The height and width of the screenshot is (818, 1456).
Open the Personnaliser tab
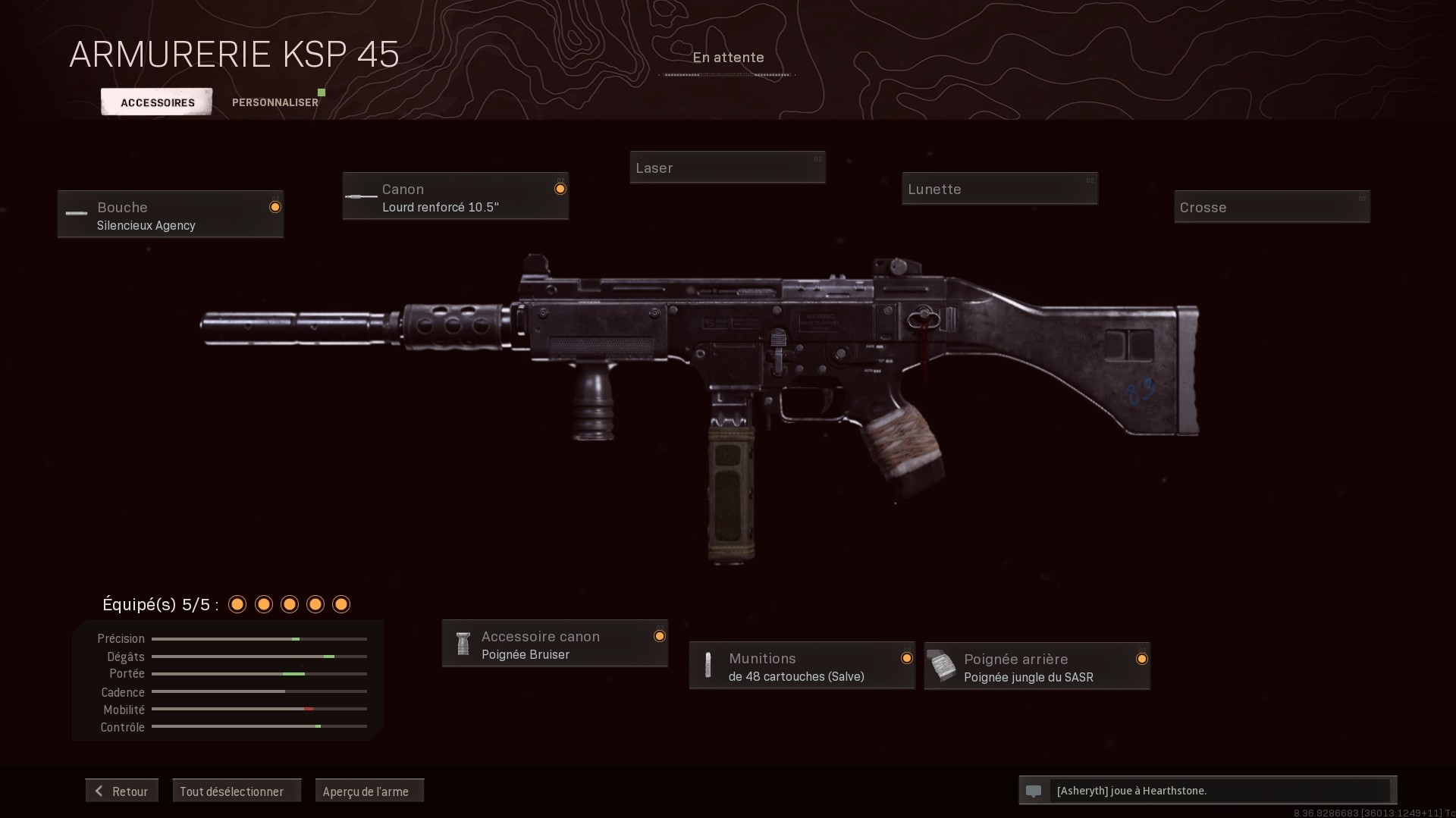pos(275,102)
